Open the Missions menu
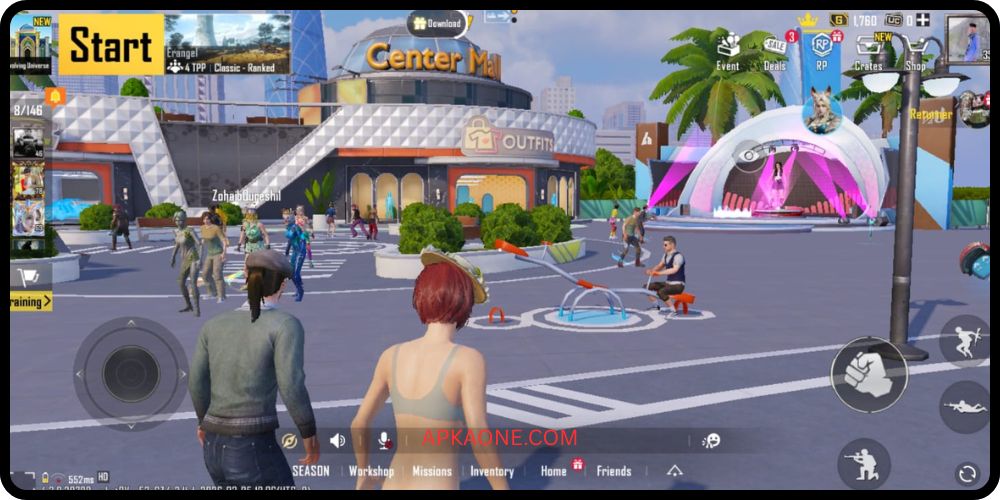Image resolution: width=1000 pixels, height=500 pixels. (x=432, y=471)
